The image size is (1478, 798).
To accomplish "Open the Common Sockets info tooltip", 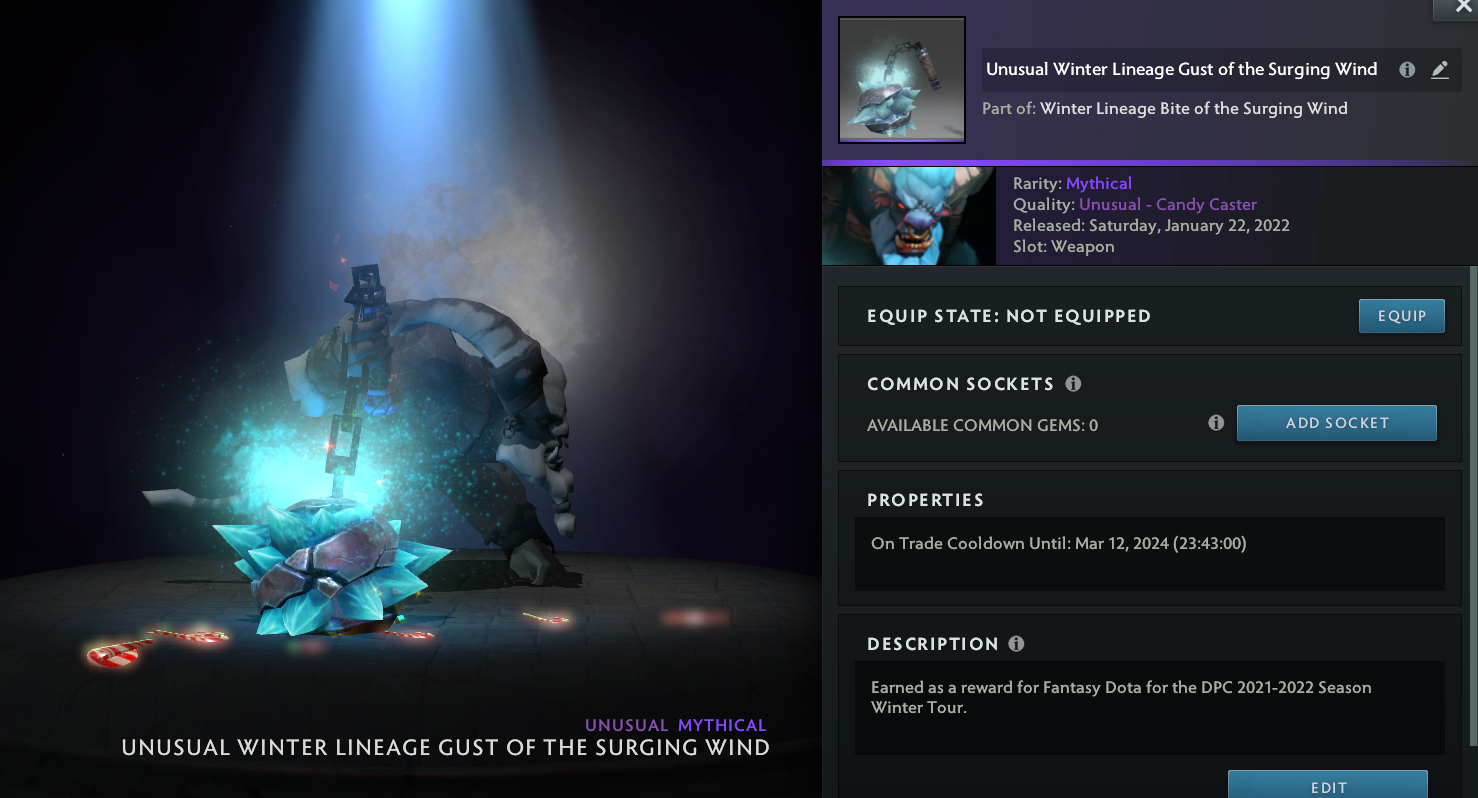I will point(1073,384).
